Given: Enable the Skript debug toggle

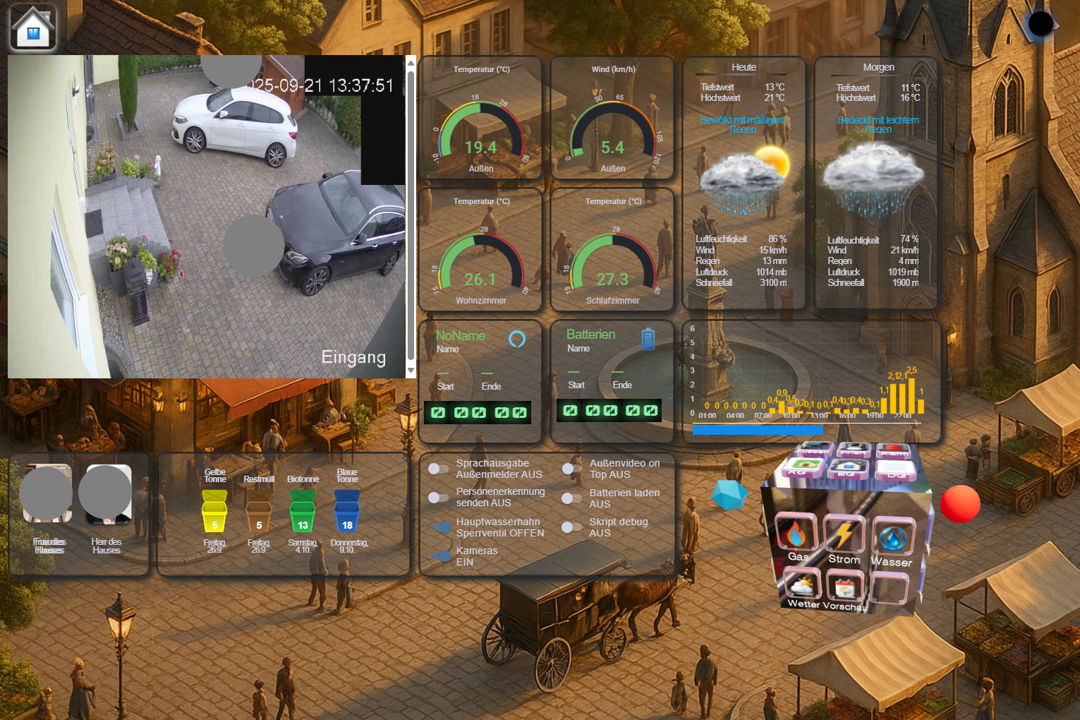Looking at the screenshot, I should [x=571, y=527].
